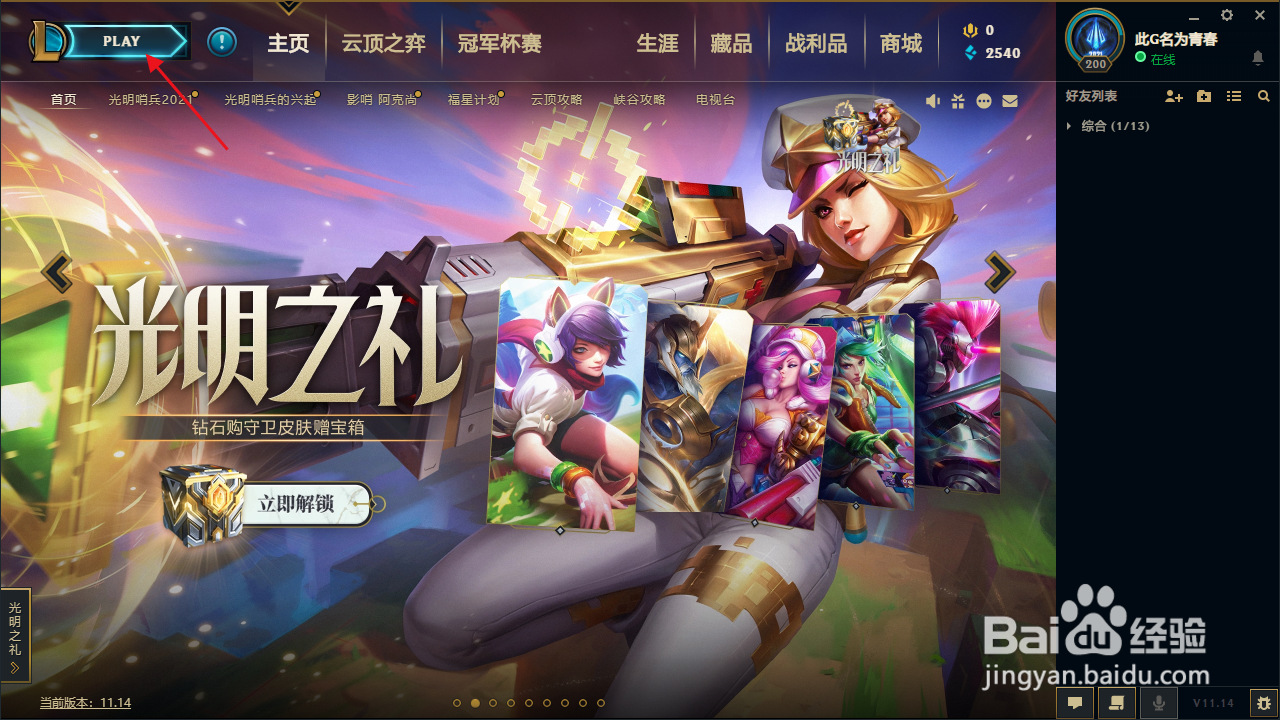
Task: Open friend list search icon
Action: tap(1263, 96)
